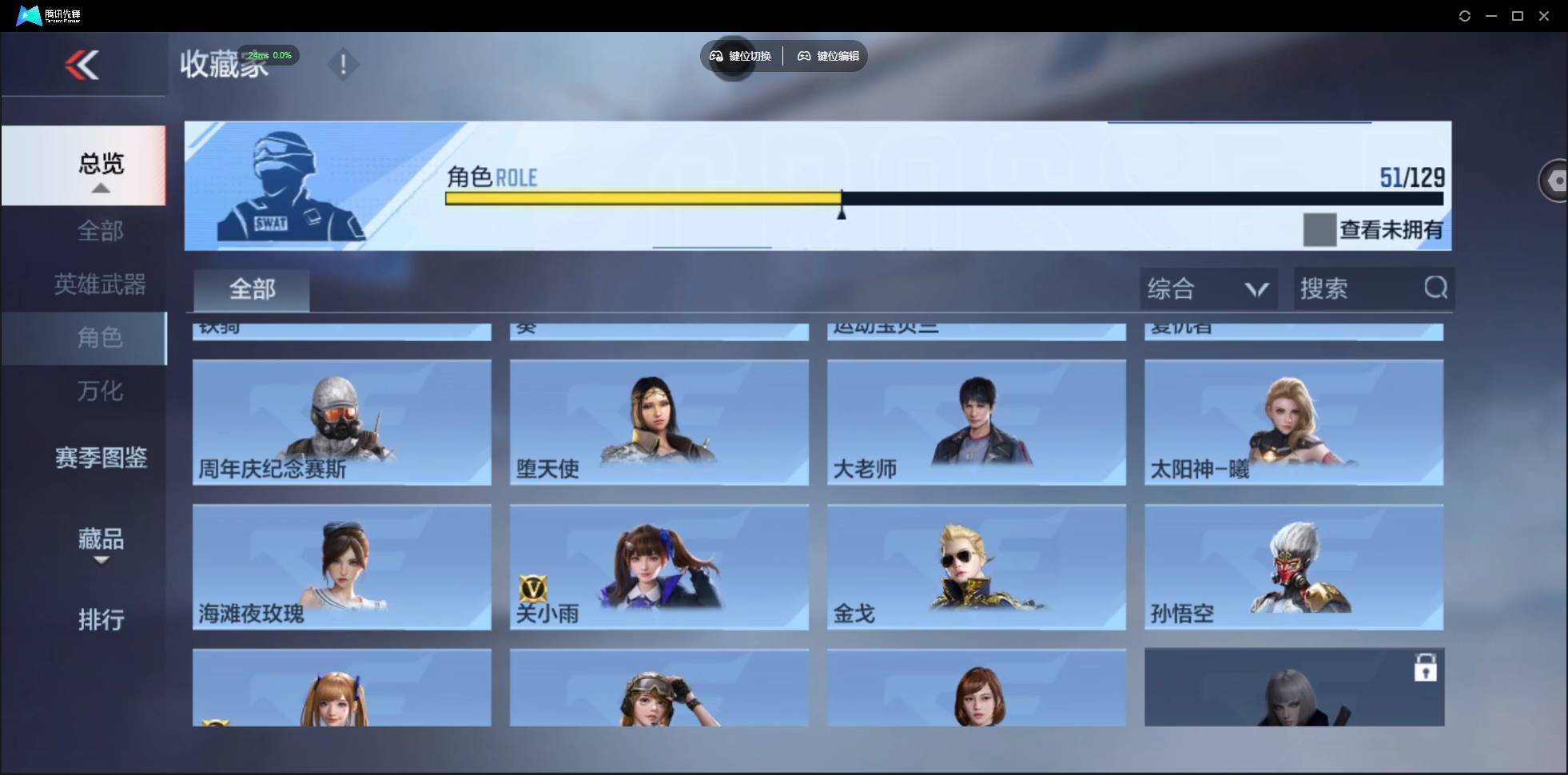The width and height of the screenshot is (1568, 775).
Task: Click the back arrow to exit collection
Action: point(82,64)
